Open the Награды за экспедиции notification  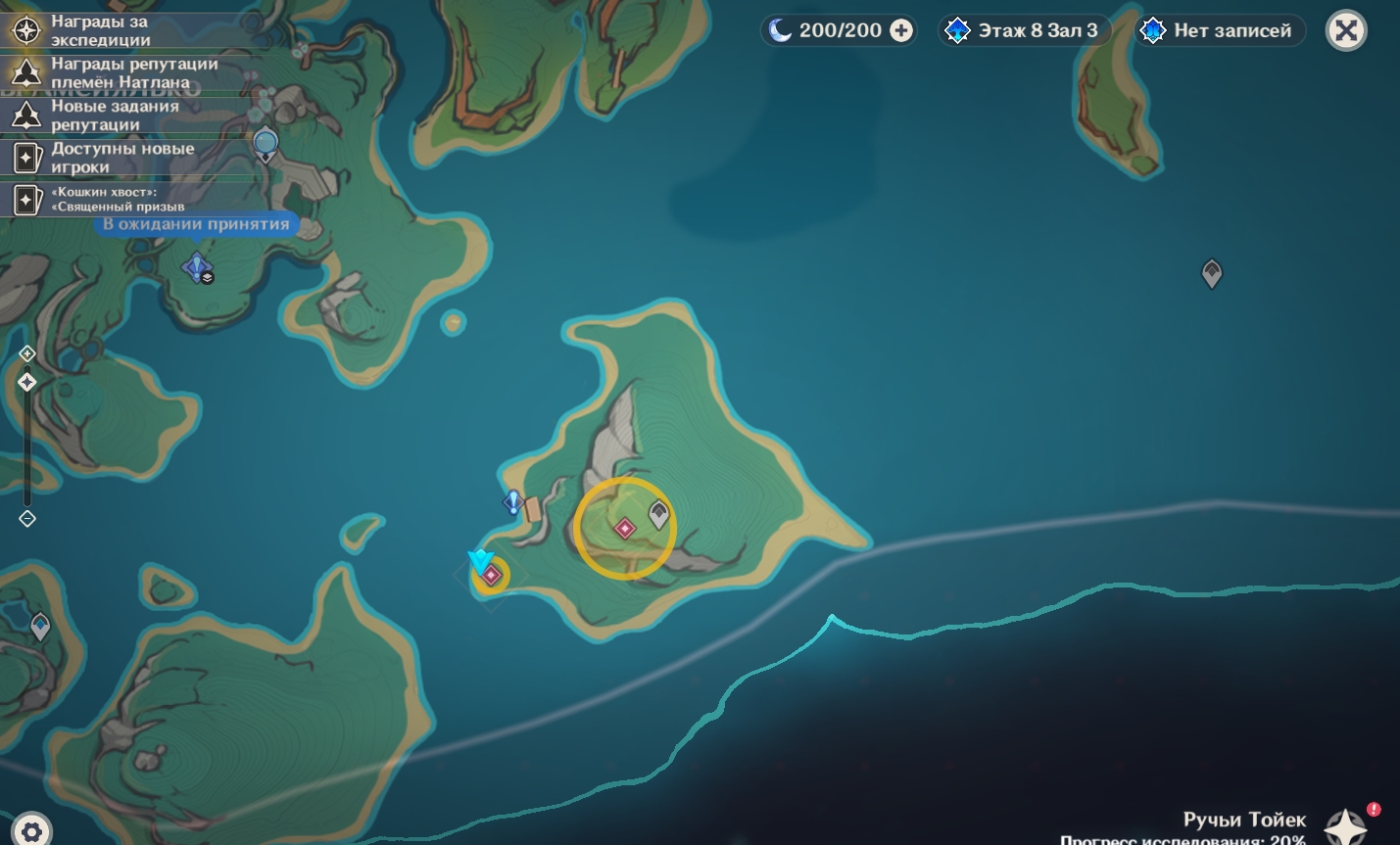(x=98, y=30)
